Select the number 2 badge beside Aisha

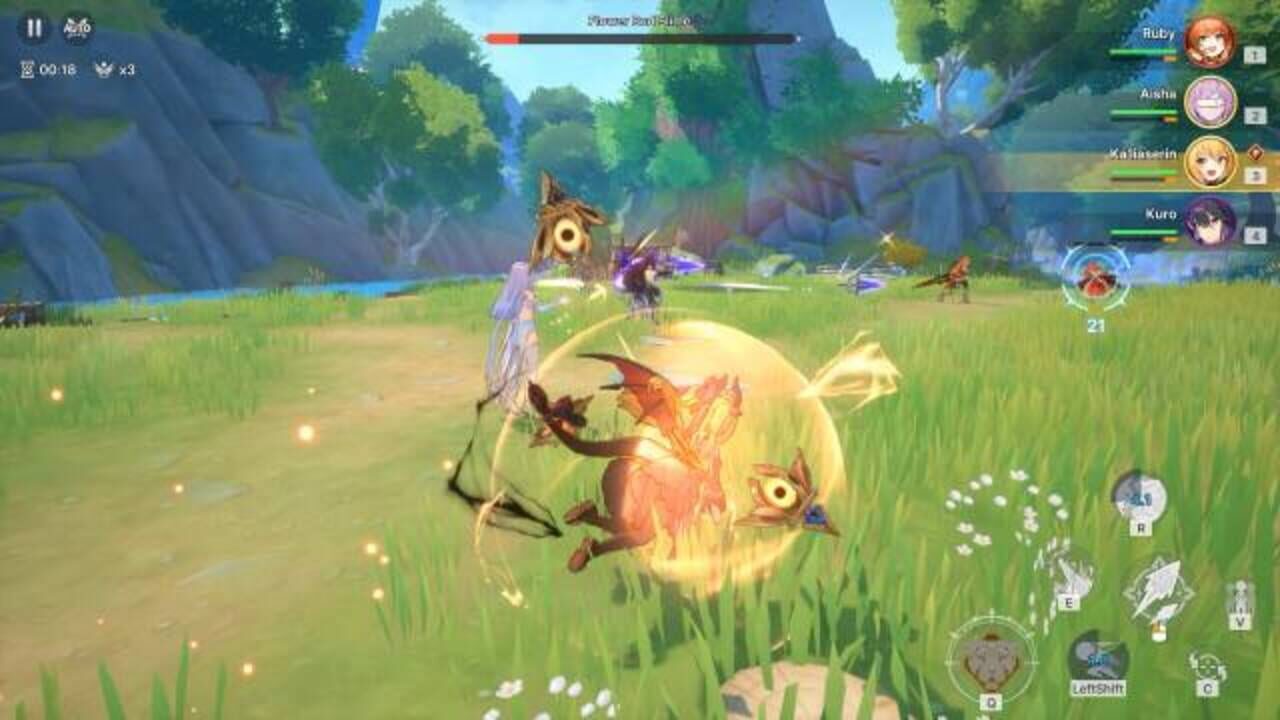tap(1254, 113)
